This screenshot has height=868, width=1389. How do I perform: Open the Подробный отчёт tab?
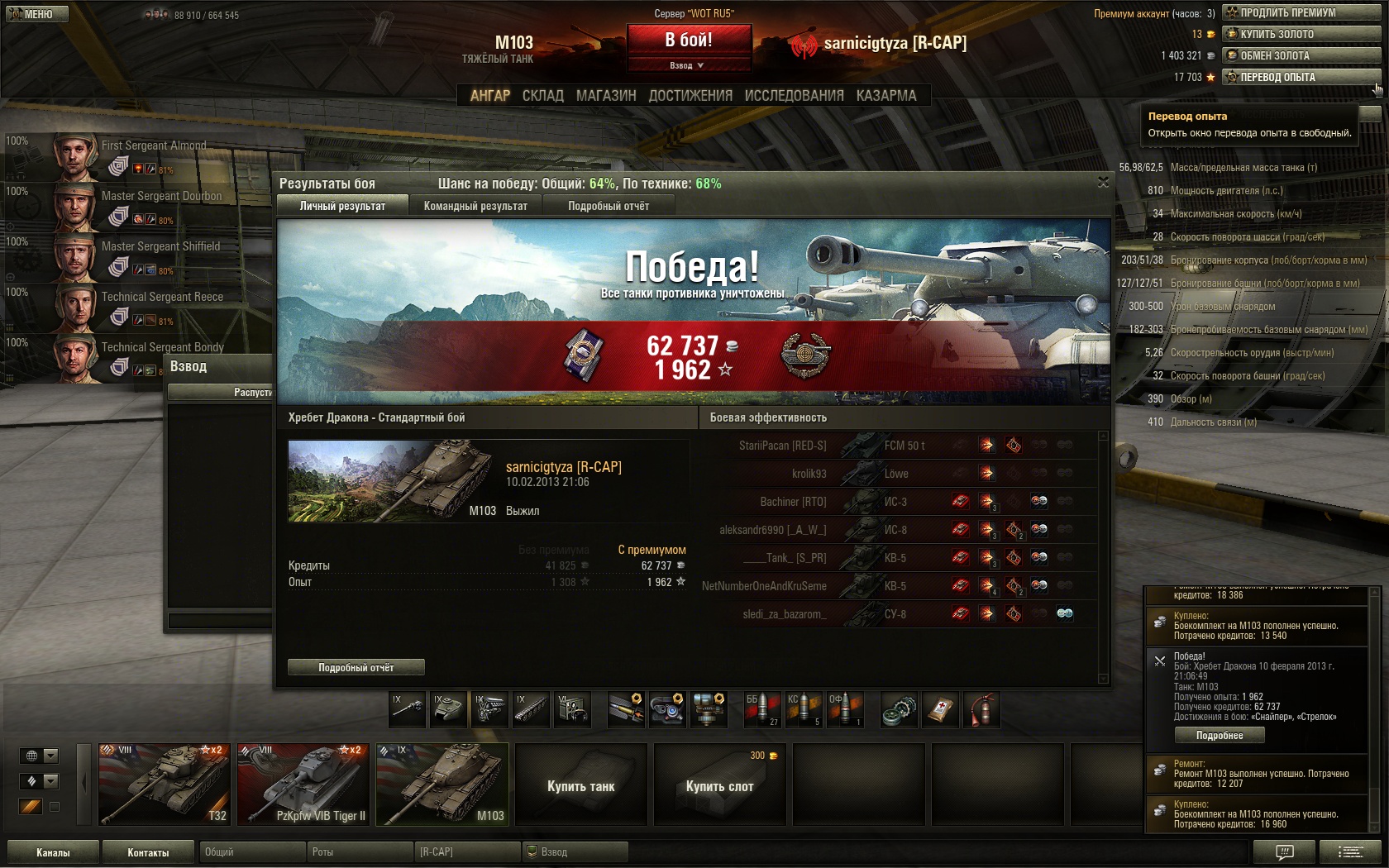pos(609,206)
